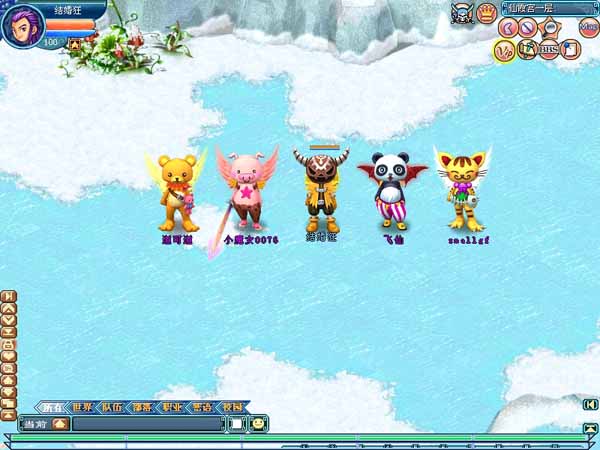The width and height of the screenshot is (600, 450).
Task: Click the pirate skull emblem icon
Action: (461, 13)
